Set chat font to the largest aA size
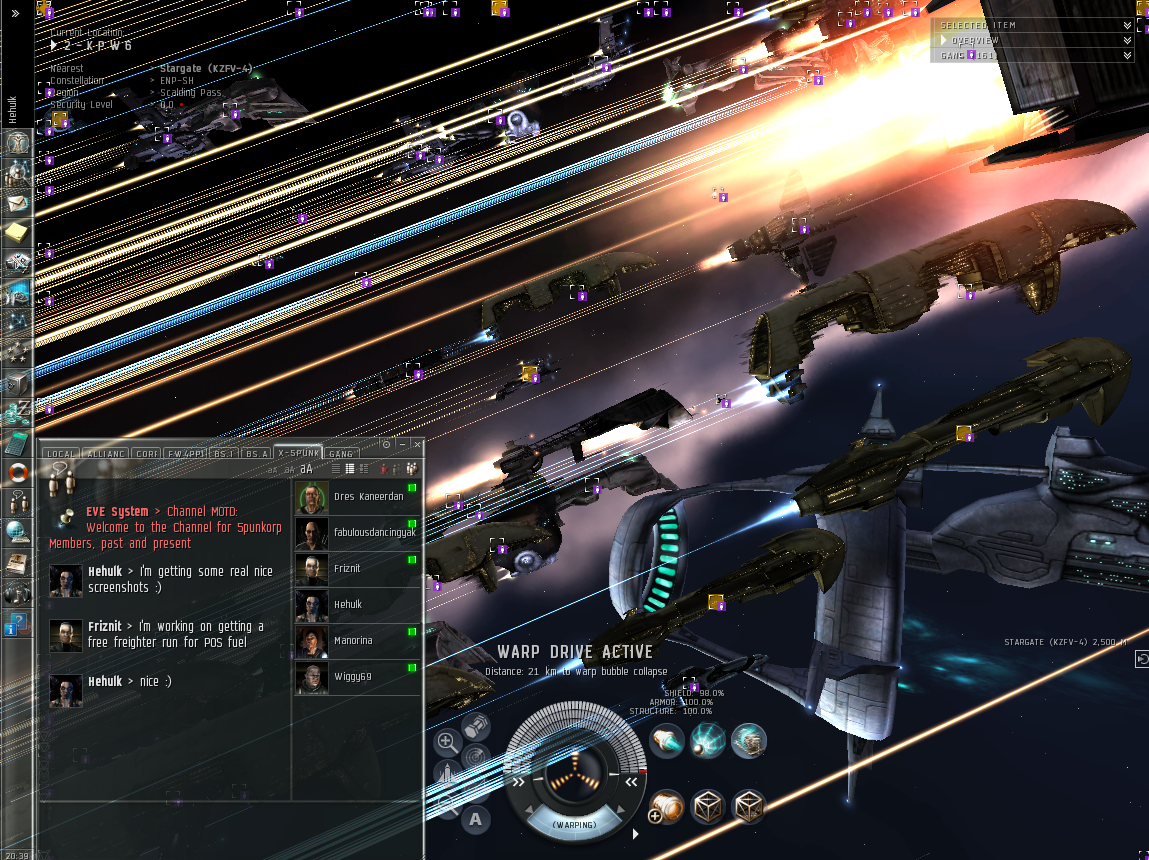This screenshot has width=1149, height=860. click(307, 468)
